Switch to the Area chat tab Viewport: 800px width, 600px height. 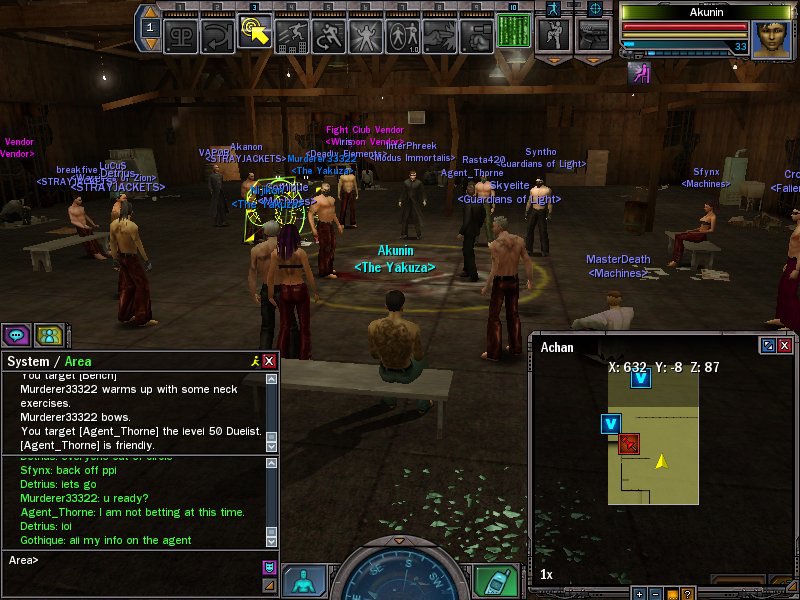[x=78, y=361]
